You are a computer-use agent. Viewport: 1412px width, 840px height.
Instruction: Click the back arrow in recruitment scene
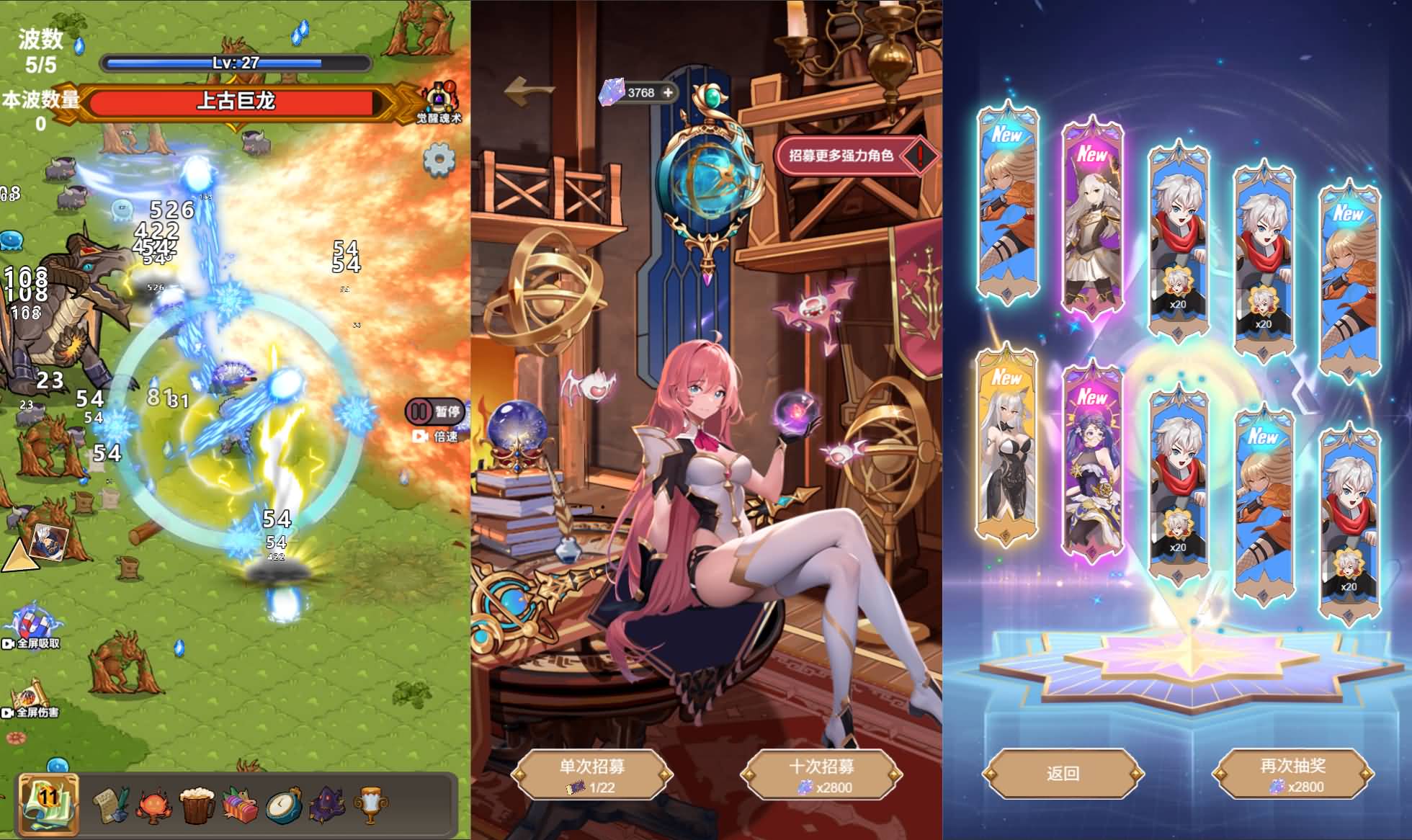(x=524, y=89)
